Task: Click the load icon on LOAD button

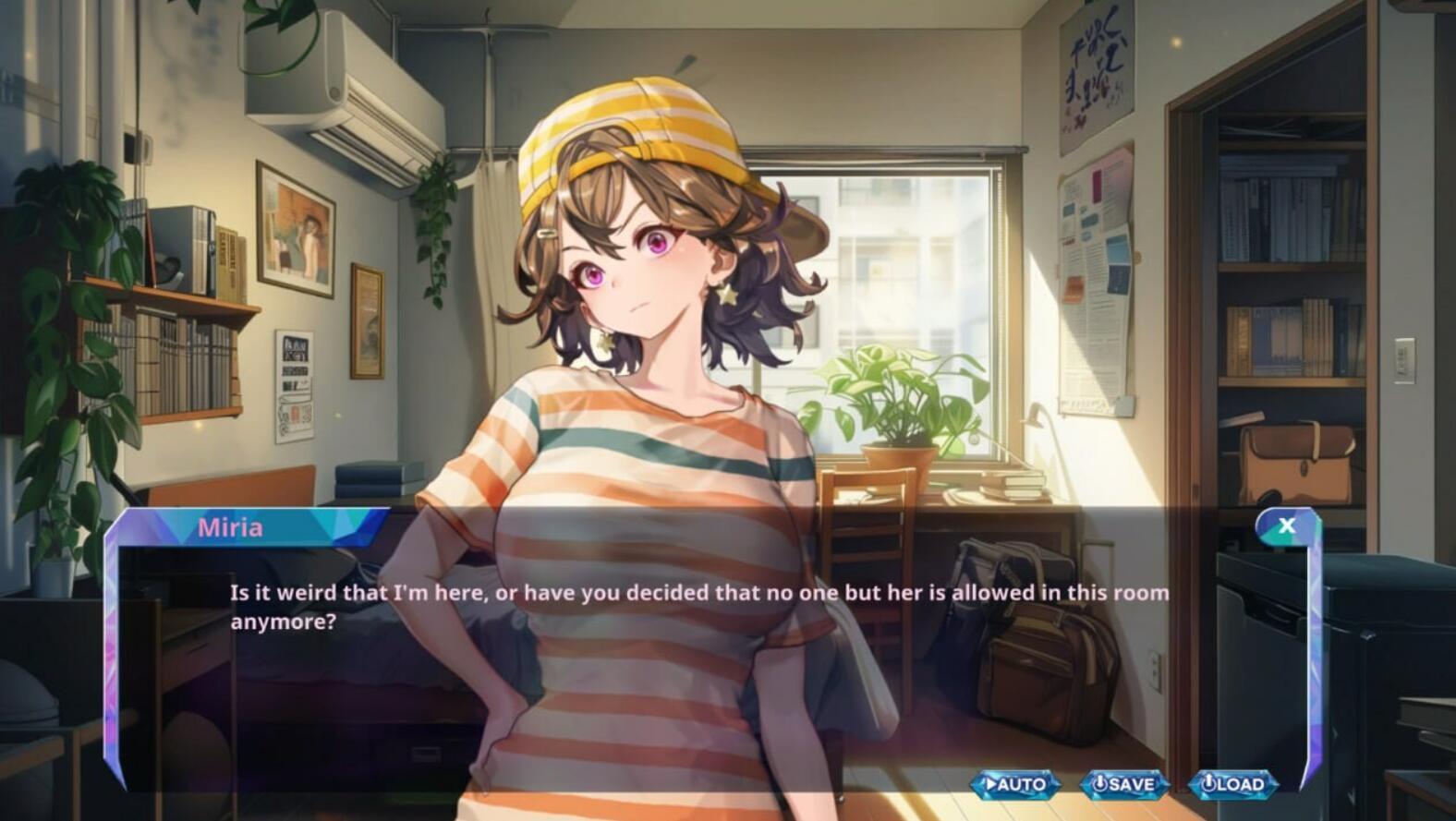Action: 1208,783
